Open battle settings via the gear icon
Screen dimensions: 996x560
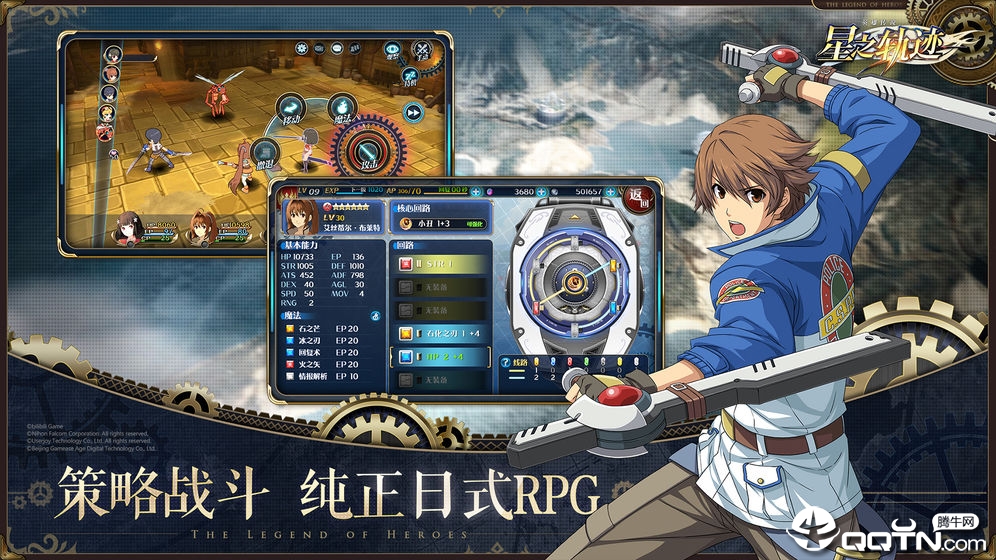(x=301, y=48)
